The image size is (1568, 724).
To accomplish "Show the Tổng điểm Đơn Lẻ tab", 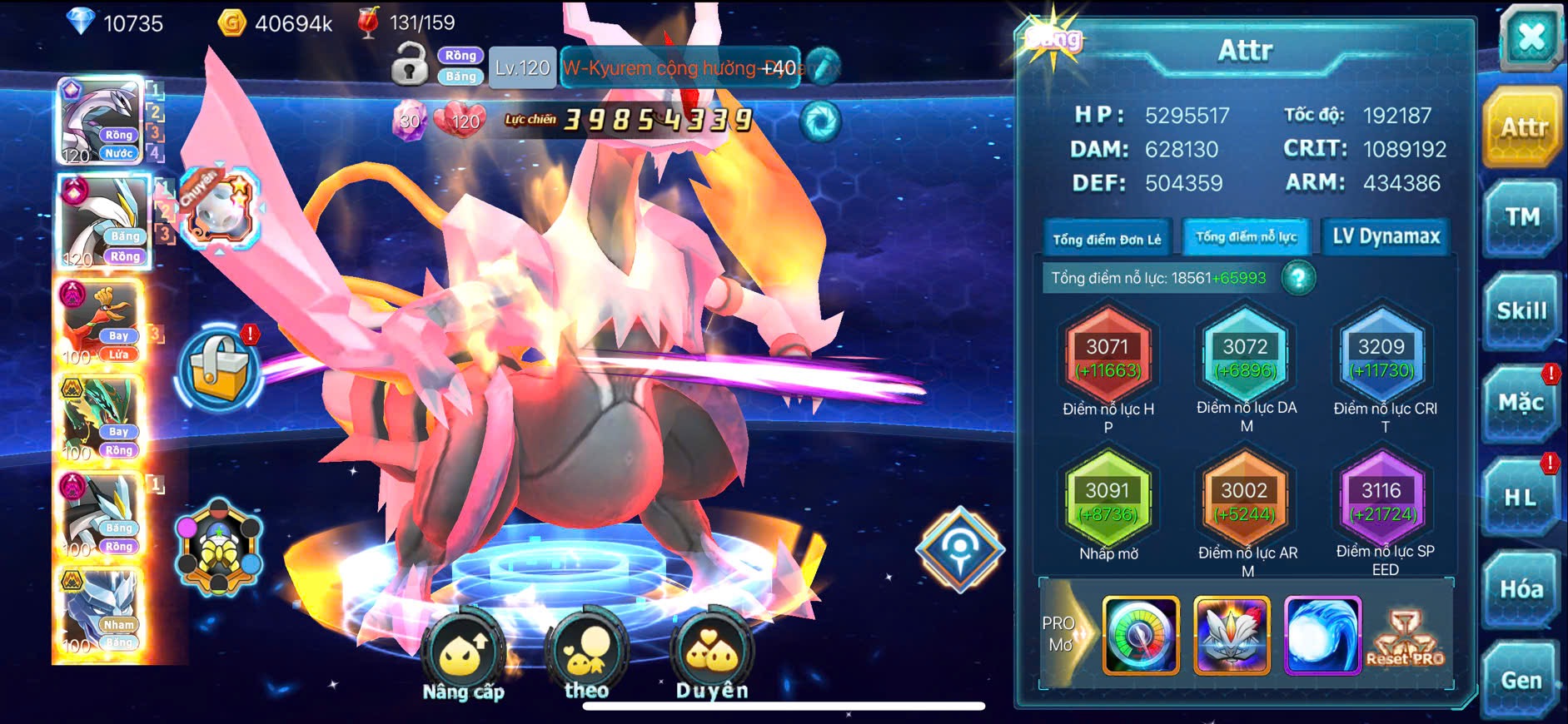I will (x=1107, y=240).
